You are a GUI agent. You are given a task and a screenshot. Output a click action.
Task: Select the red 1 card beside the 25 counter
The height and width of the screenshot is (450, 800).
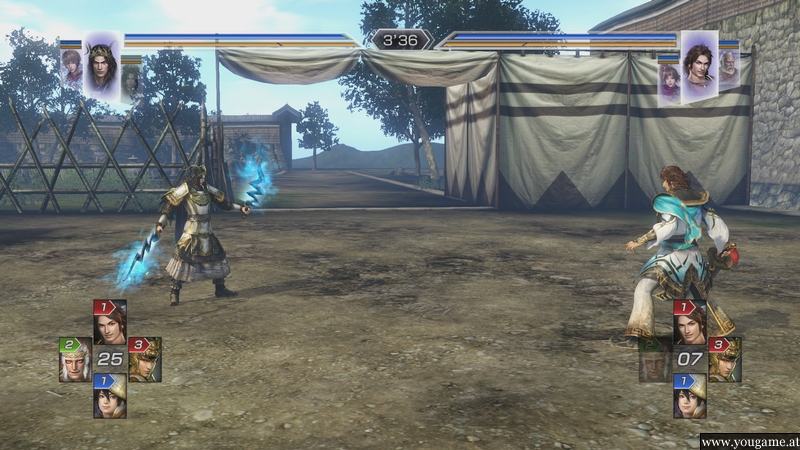pos(109,322)
